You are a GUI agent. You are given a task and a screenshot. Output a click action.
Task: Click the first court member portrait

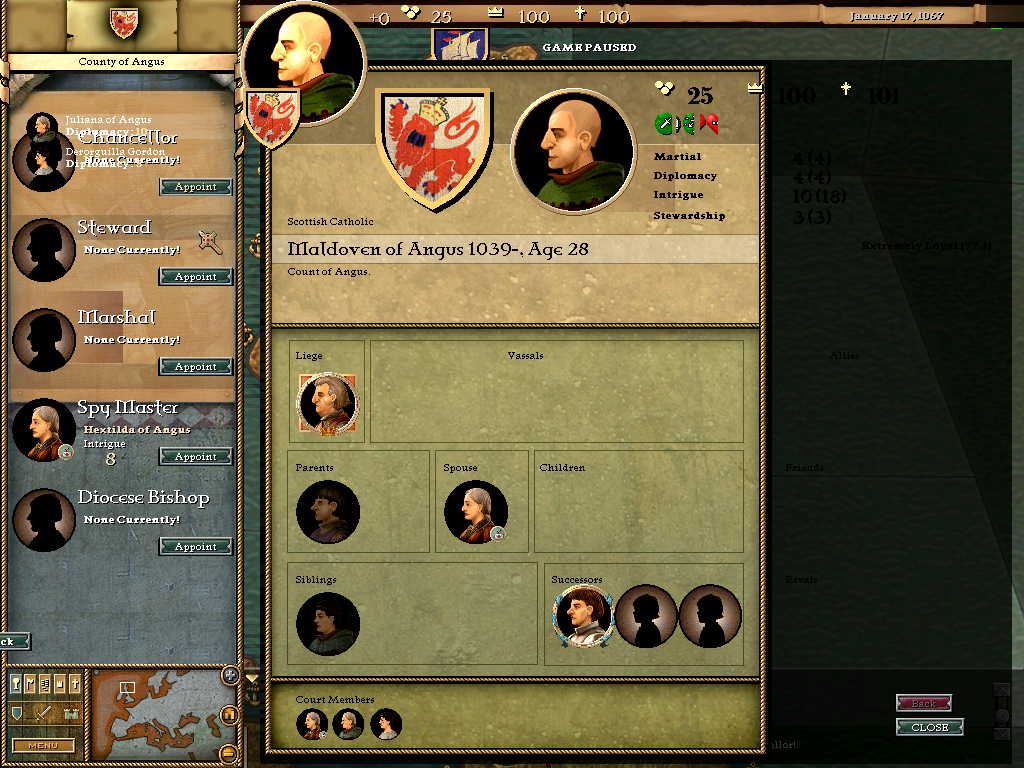(313, 724)
